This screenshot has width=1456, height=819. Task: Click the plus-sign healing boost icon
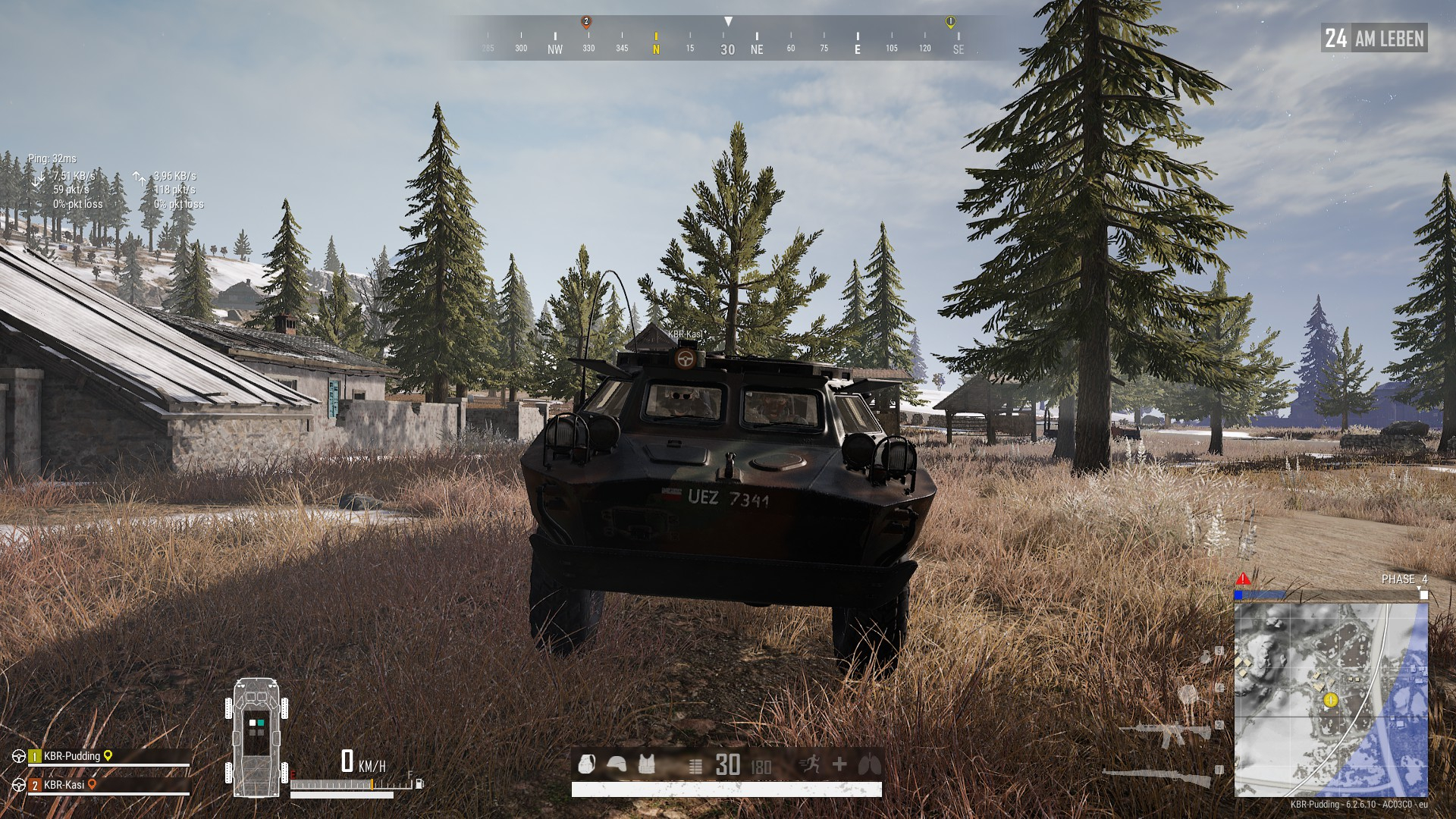(x=839, y=764)
